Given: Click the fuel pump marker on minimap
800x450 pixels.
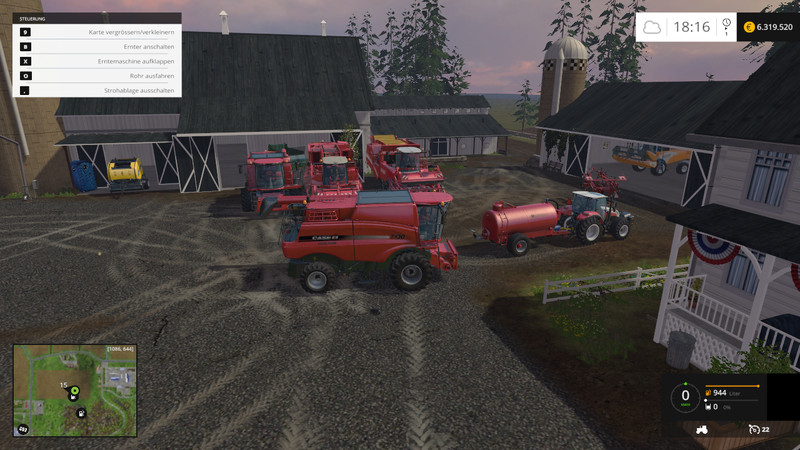Looking at the screenshot, I should pos(81,412).
